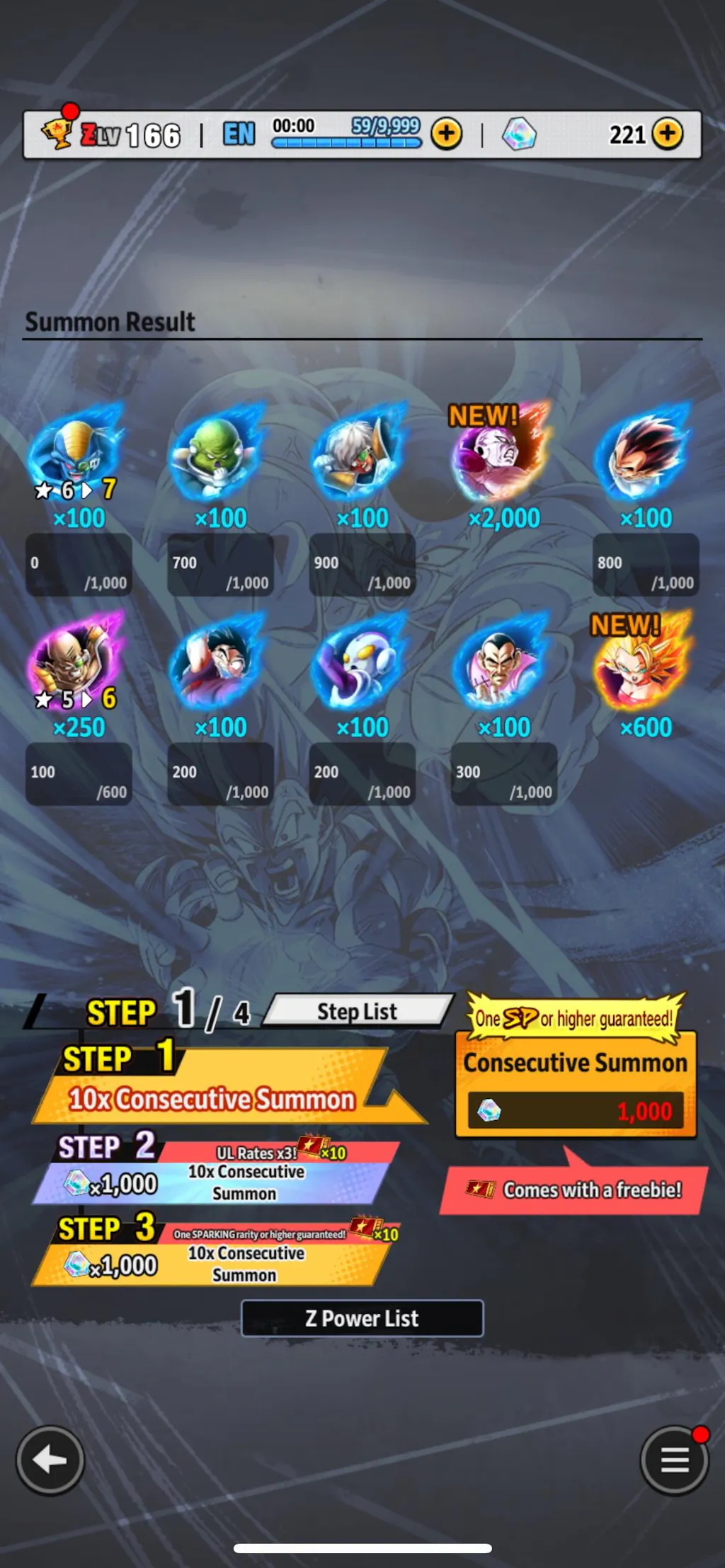
Task: Open the Step List
Action: 358,1012
